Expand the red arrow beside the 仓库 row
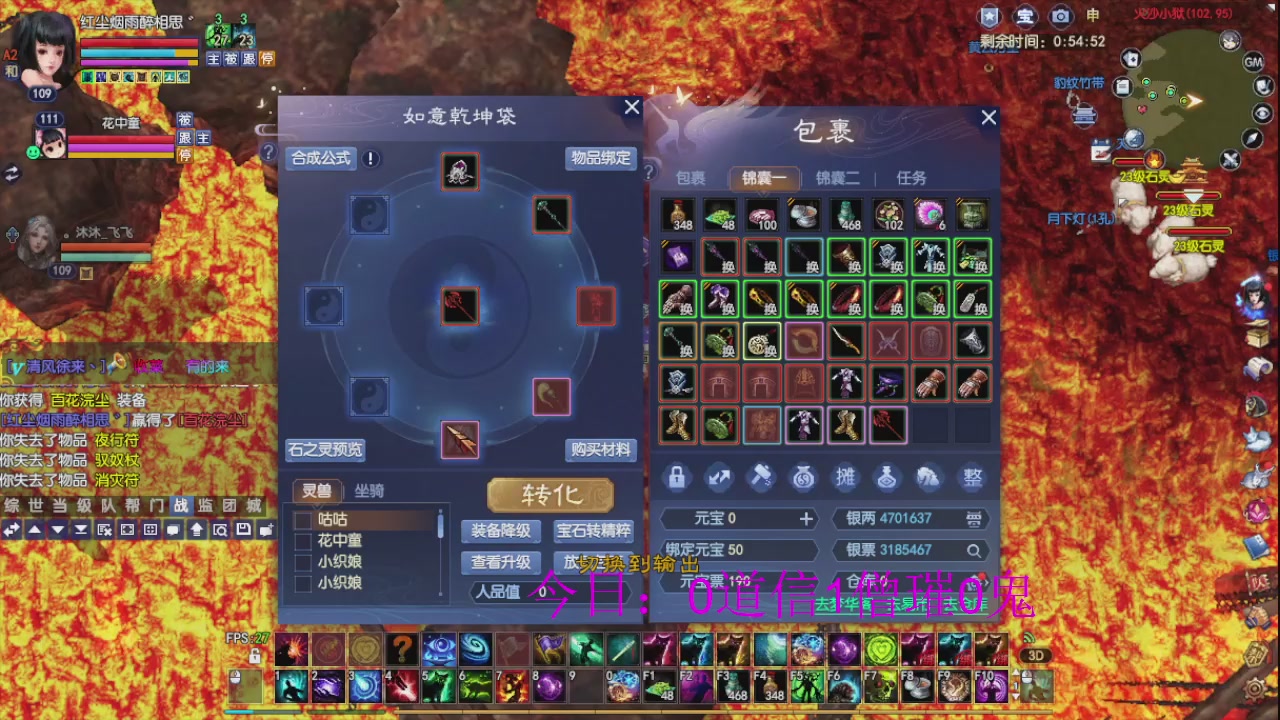 pos(986,583)
